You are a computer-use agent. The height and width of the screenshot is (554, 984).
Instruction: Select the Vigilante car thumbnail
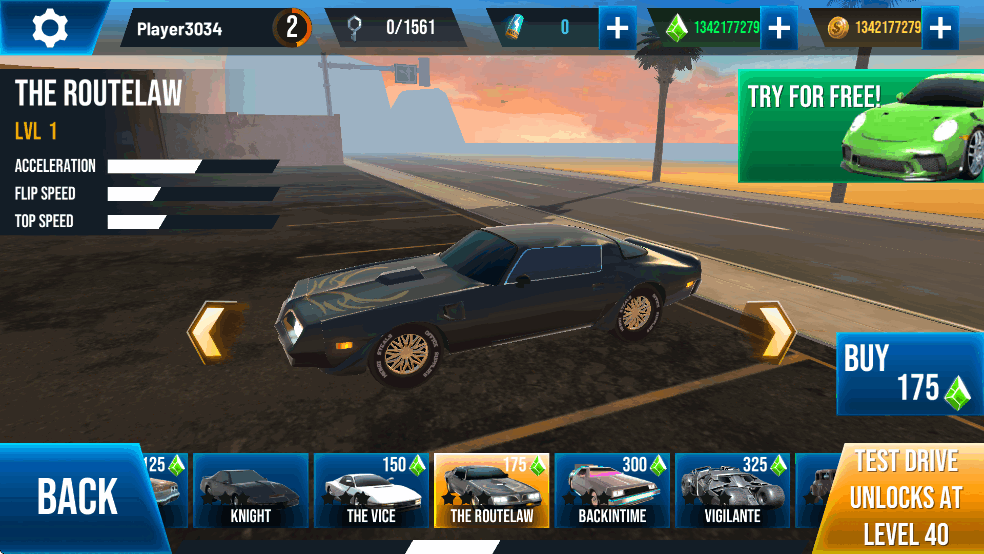click(x=733, y=490)
